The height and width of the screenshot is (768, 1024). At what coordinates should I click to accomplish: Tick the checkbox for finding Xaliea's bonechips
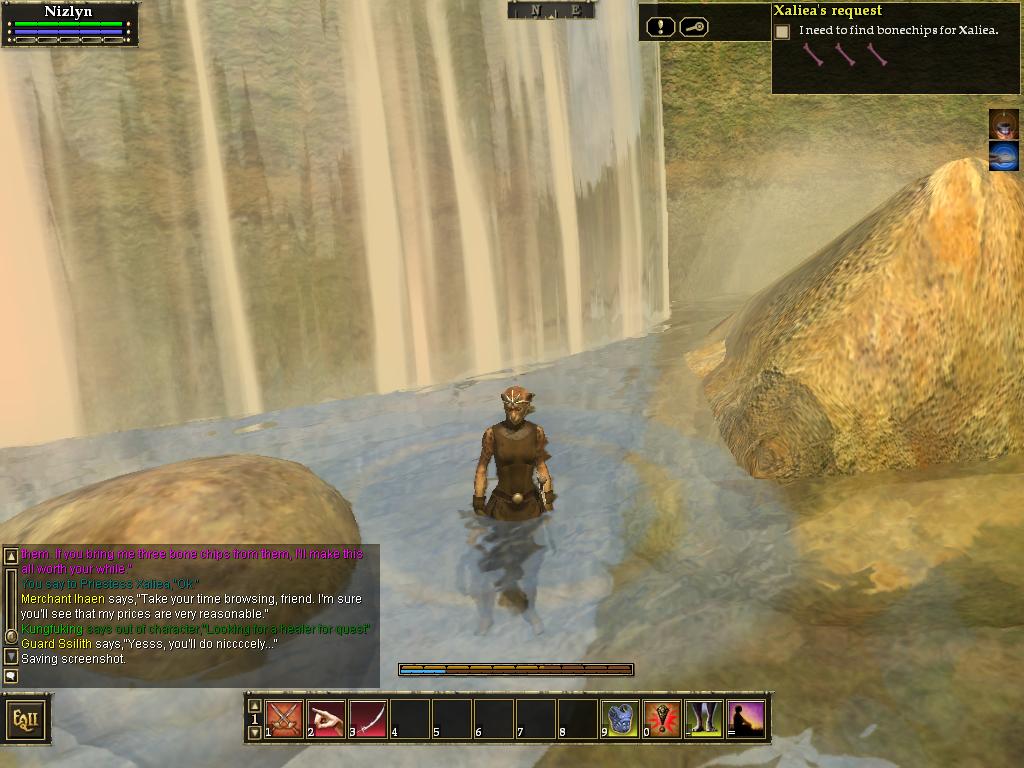(x=782, y=32)
